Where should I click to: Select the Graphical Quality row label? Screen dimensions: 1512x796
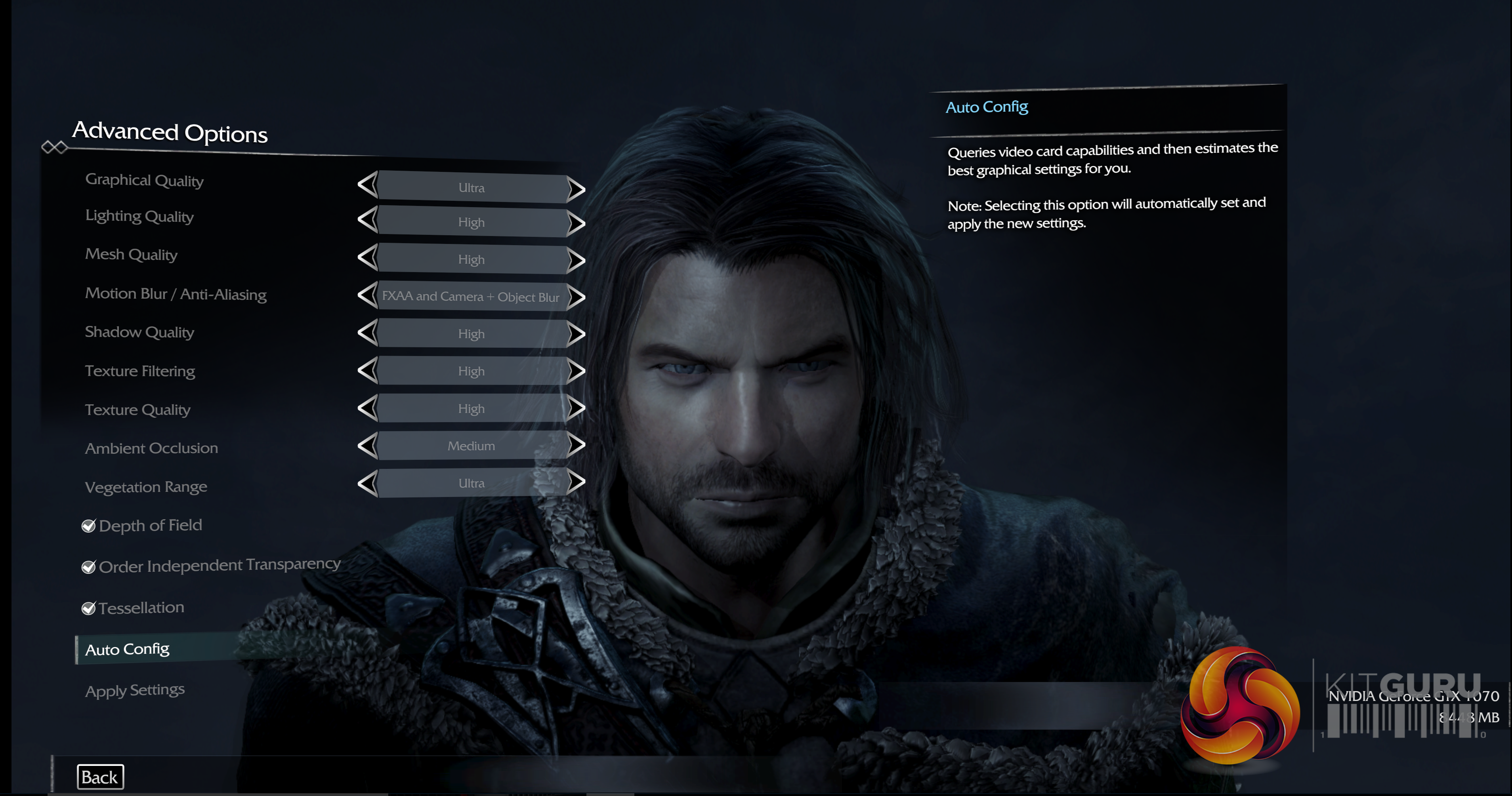pos(144,180)
